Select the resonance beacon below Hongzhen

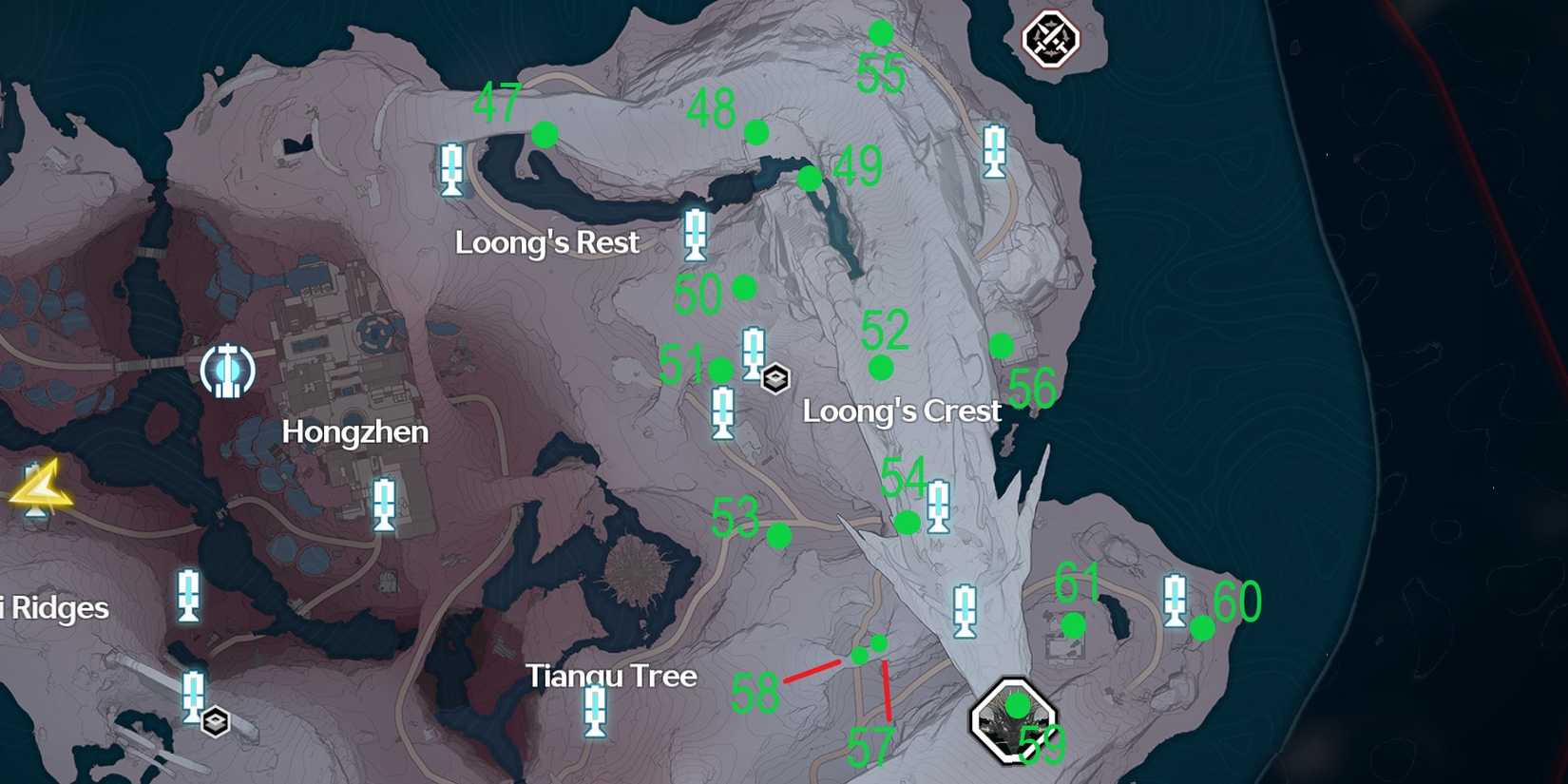[x=383, y=501]
